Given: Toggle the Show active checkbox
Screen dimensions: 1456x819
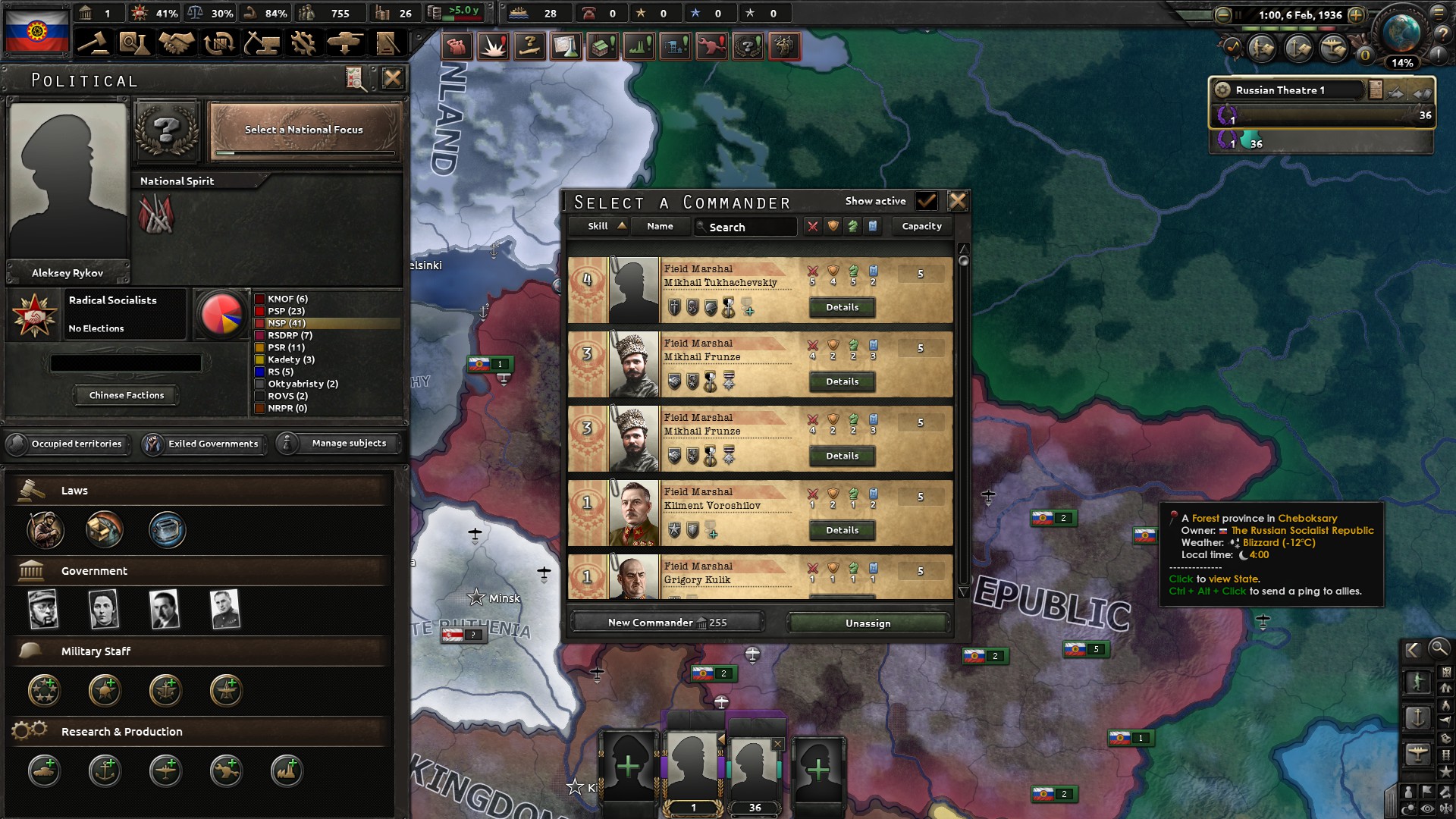Looking at the screenshot, I should pos(928,201).
